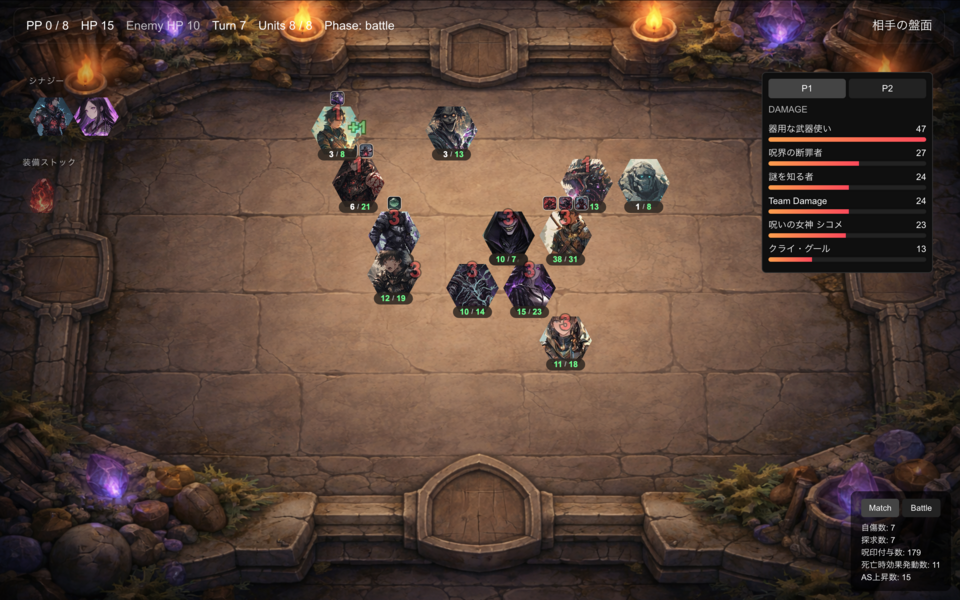The image size is (960, 600).
Task: Click the unit showing 12 / 19
Action: 392,273
